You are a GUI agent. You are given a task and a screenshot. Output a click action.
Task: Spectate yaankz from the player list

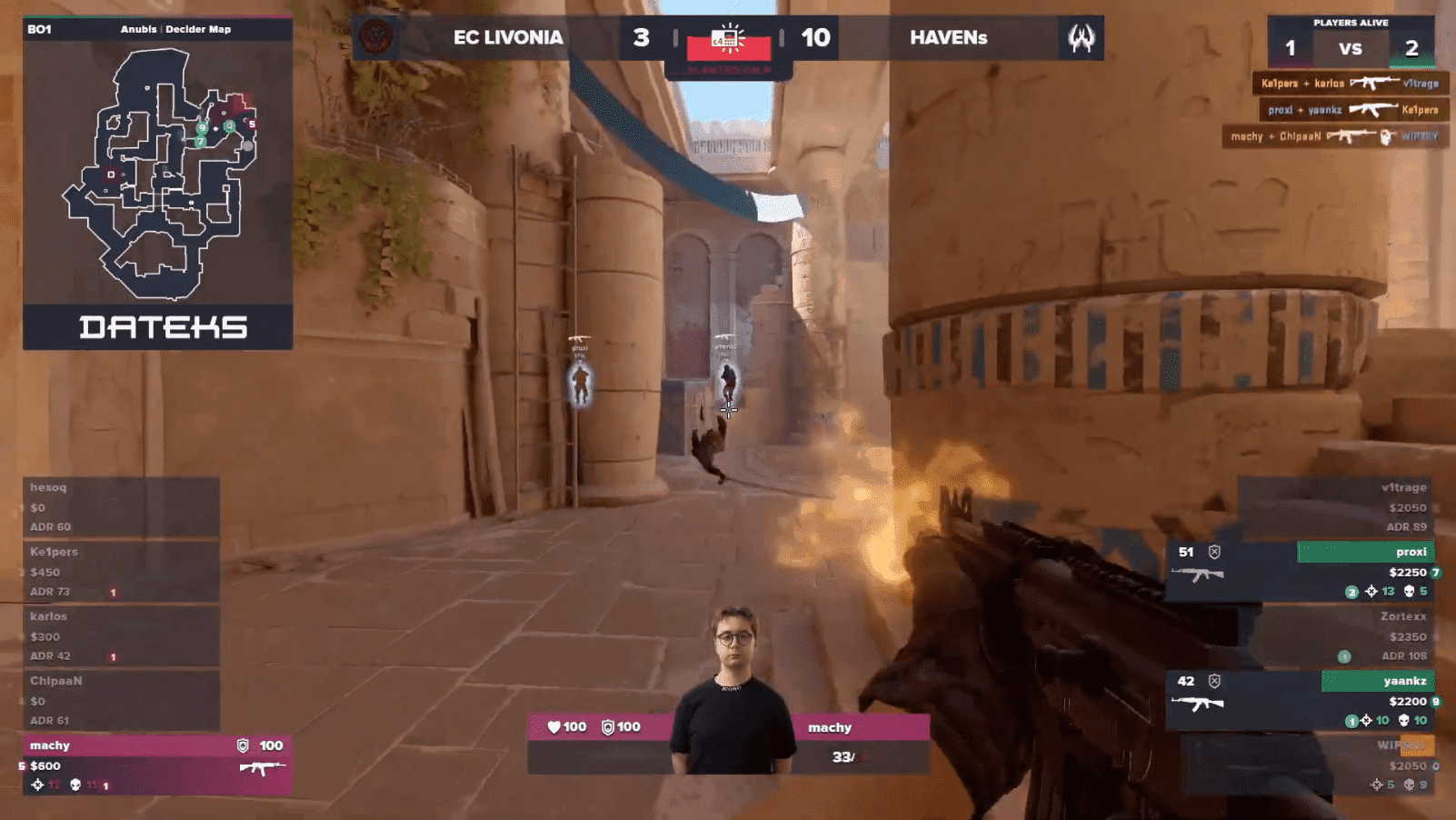point(1301,700)
